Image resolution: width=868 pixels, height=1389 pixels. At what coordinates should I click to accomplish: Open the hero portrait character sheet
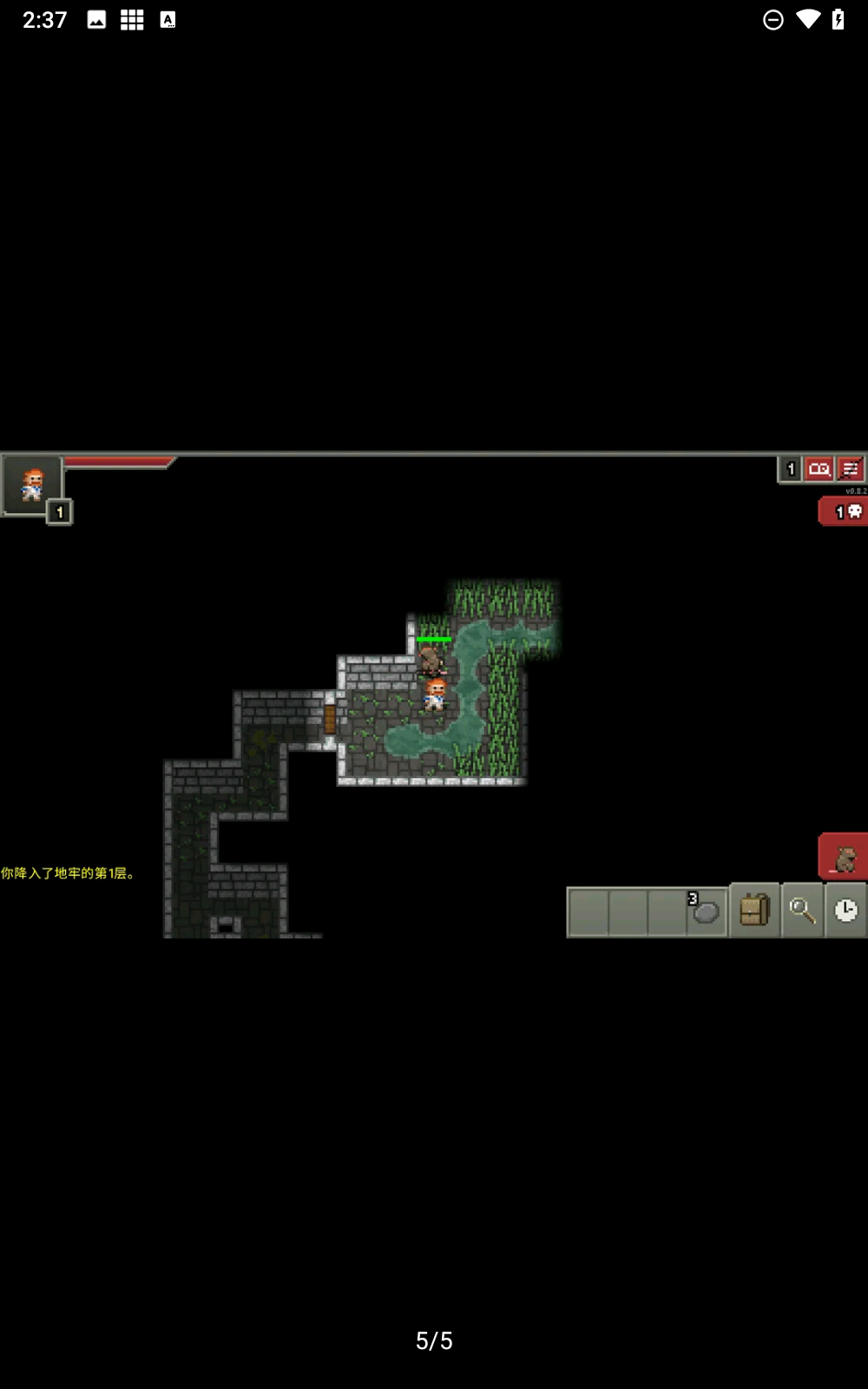click(x=32, y=484)
